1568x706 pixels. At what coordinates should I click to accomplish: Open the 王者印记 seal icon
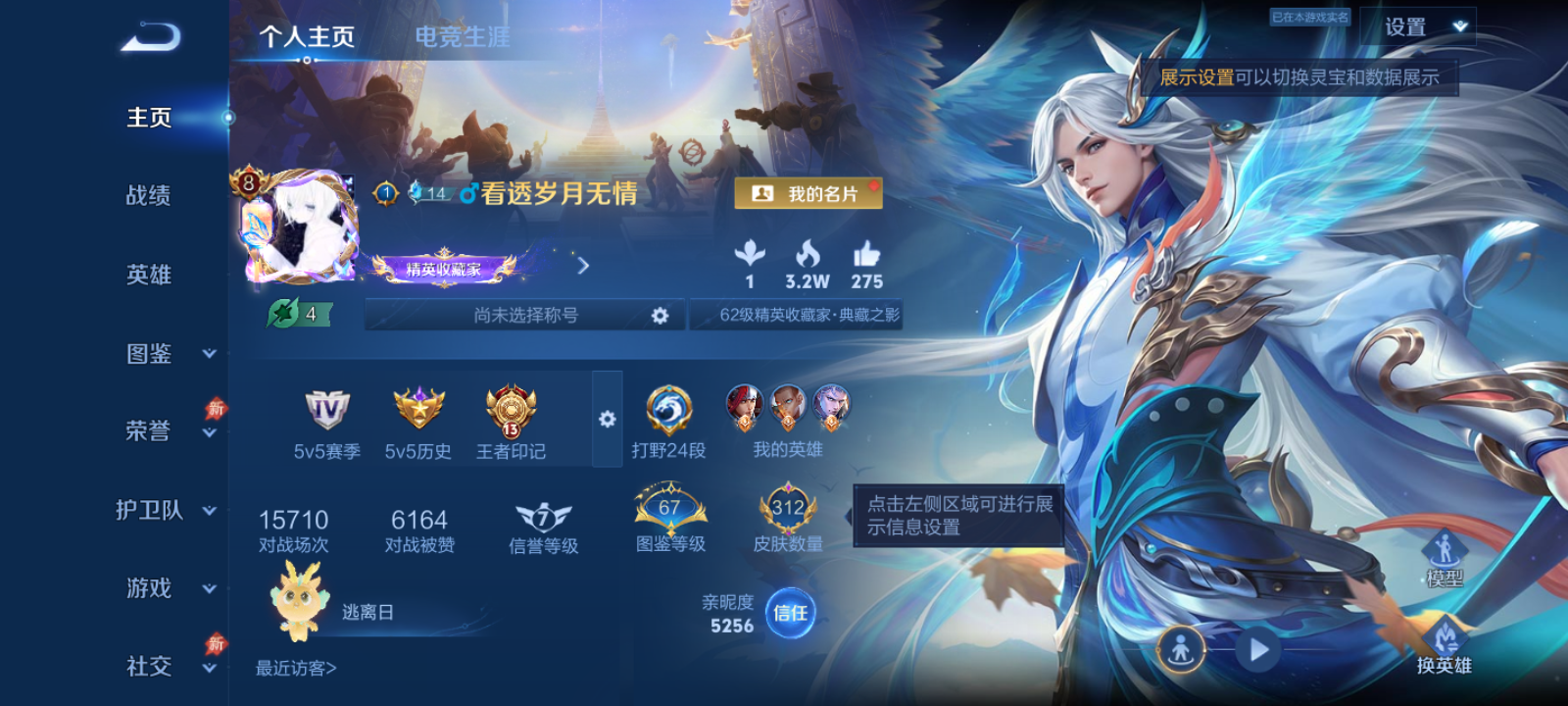tap(511, 410)
